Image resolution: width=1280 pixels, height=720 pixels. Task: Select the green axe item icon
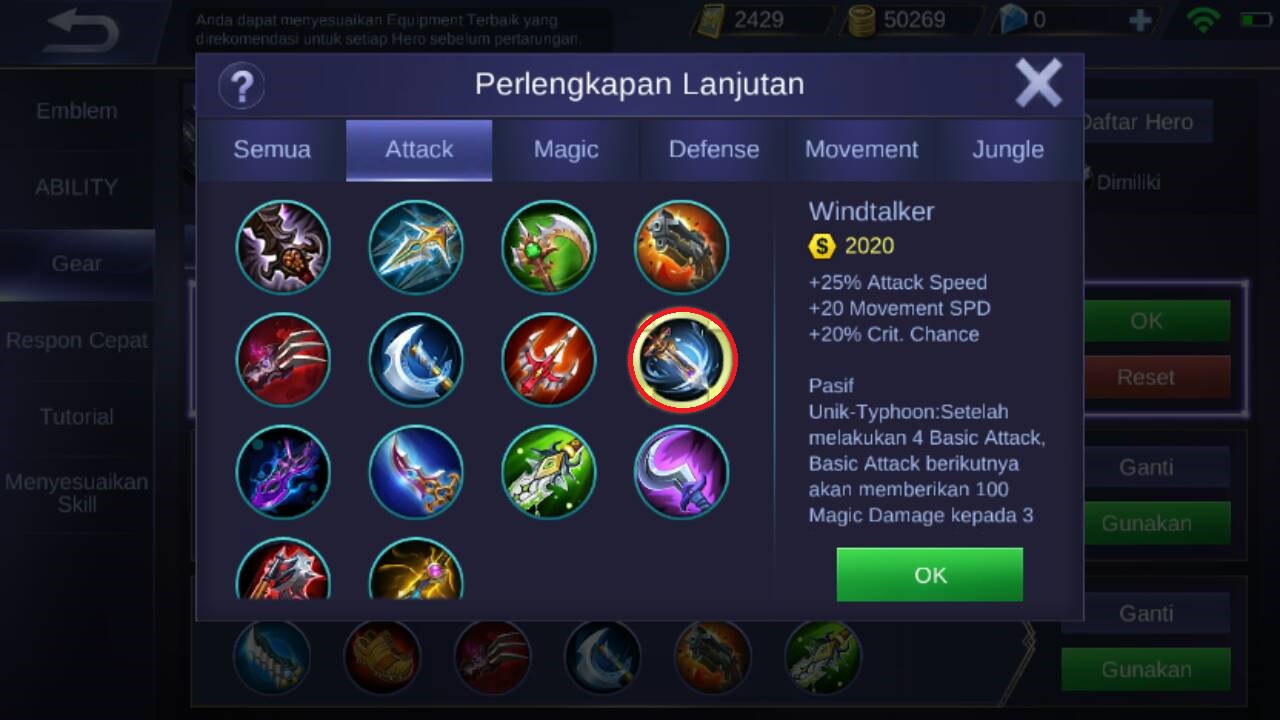click(549, 247)
